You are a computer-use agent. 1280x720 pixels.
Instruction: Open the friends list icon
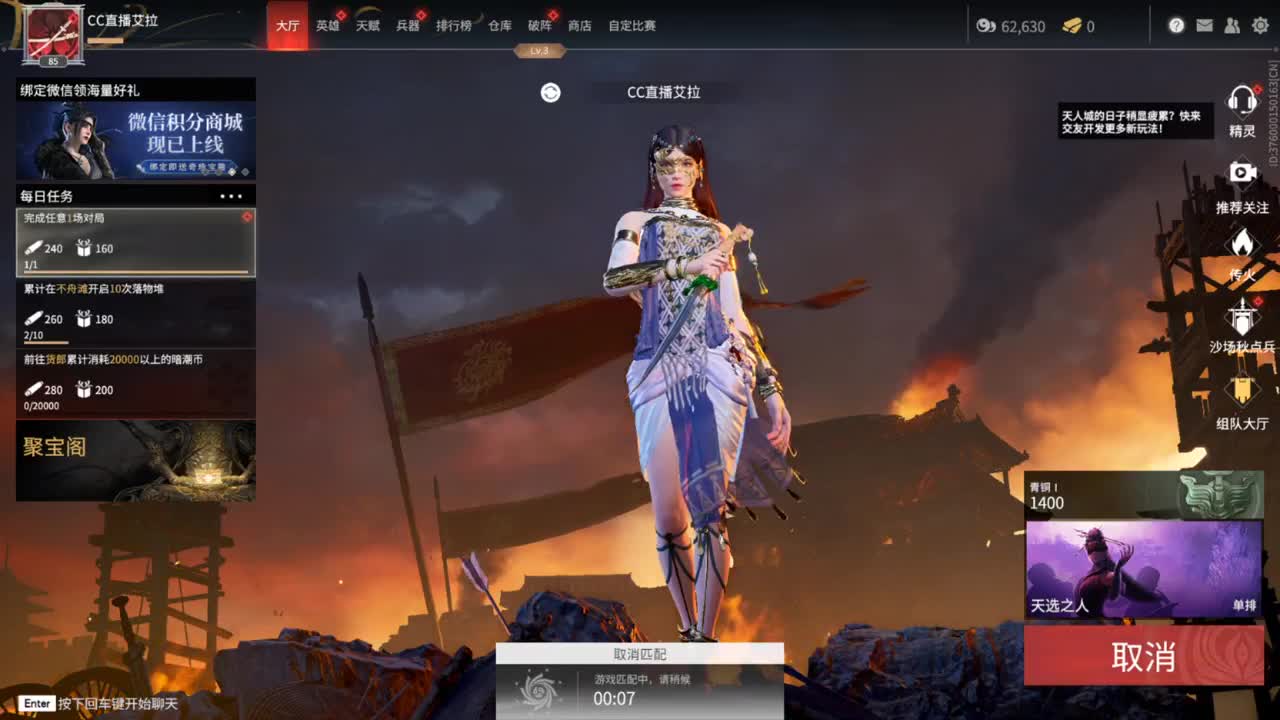click(x=1232, y=27)
